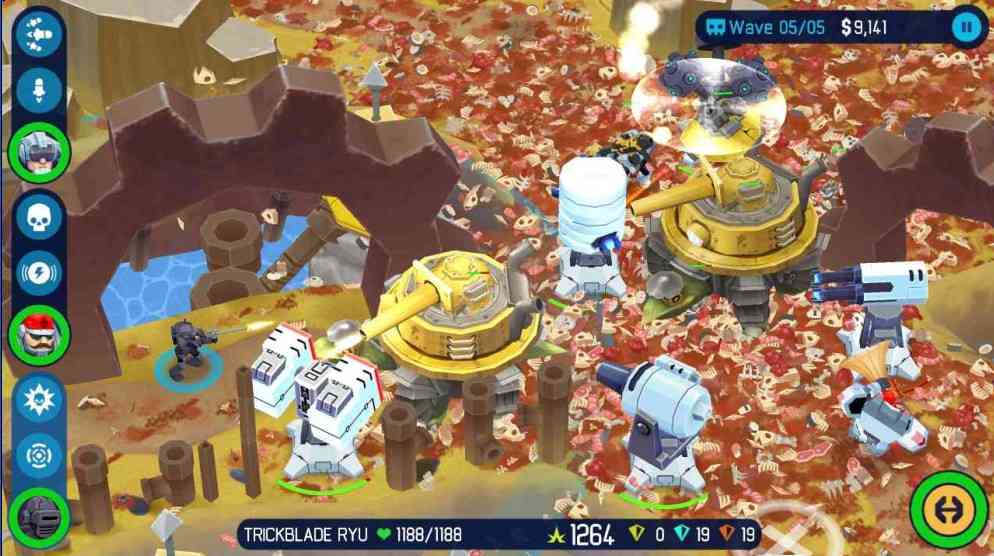
Task: Select the goggled pilot hero portrait
Action: click(x=40, y=151)
